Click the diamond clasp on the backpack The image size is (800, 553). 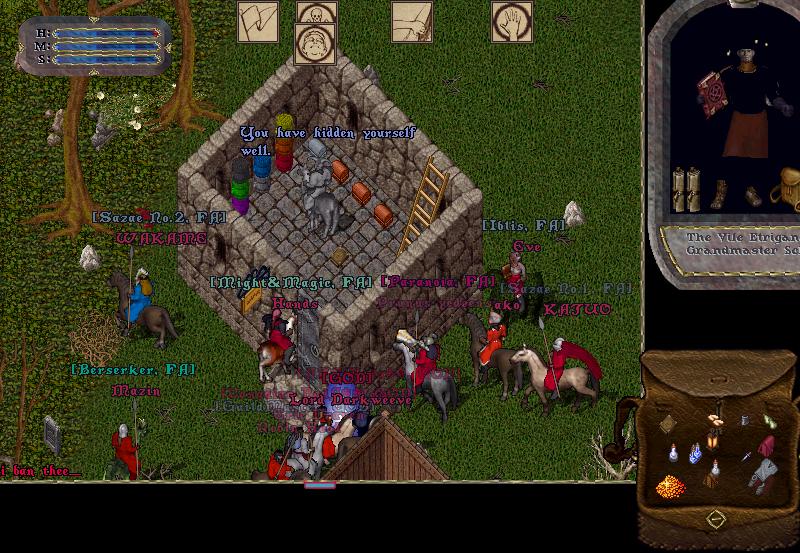pos(716,519)
